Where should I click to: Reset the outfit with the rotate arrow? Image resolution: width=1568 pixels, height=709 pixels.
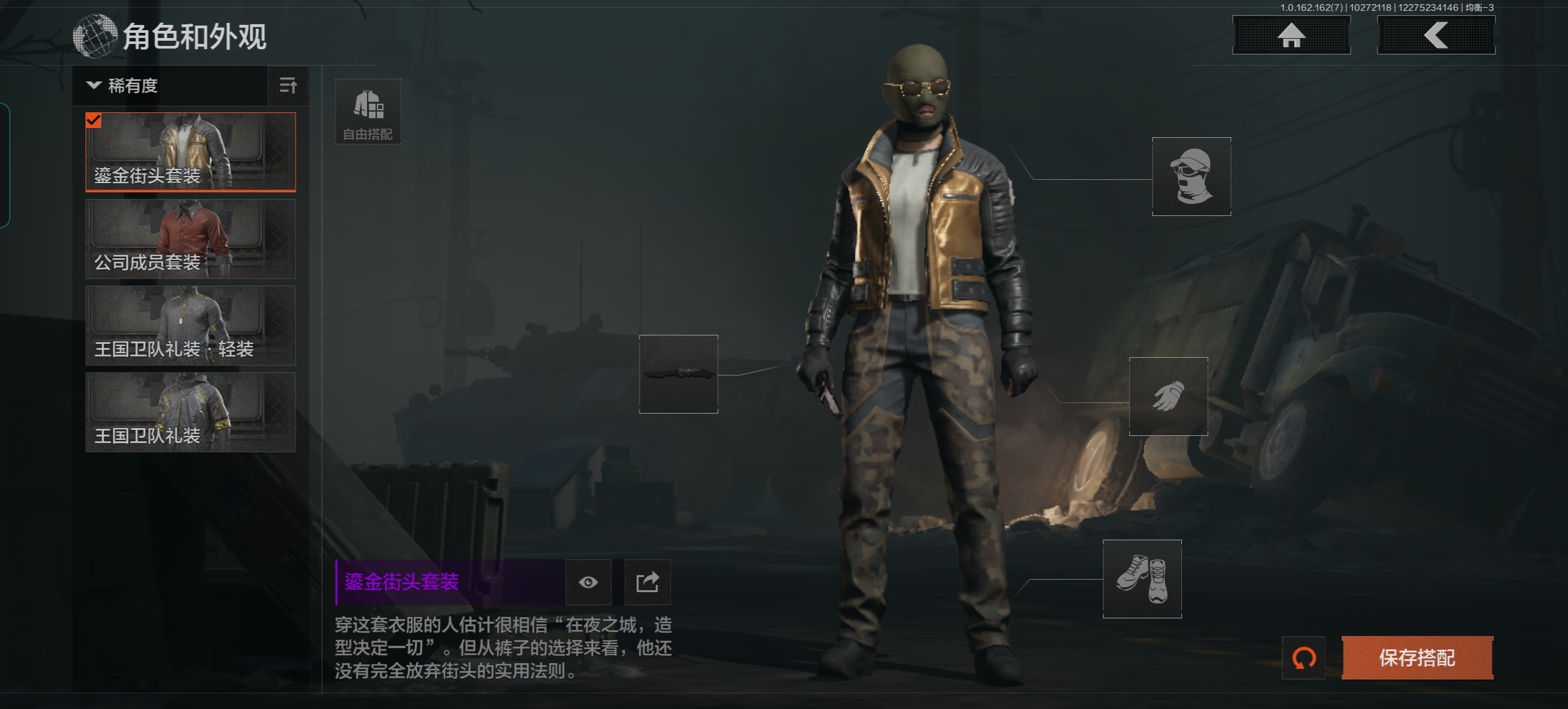pyautogui.click(x=1303, y=658)
